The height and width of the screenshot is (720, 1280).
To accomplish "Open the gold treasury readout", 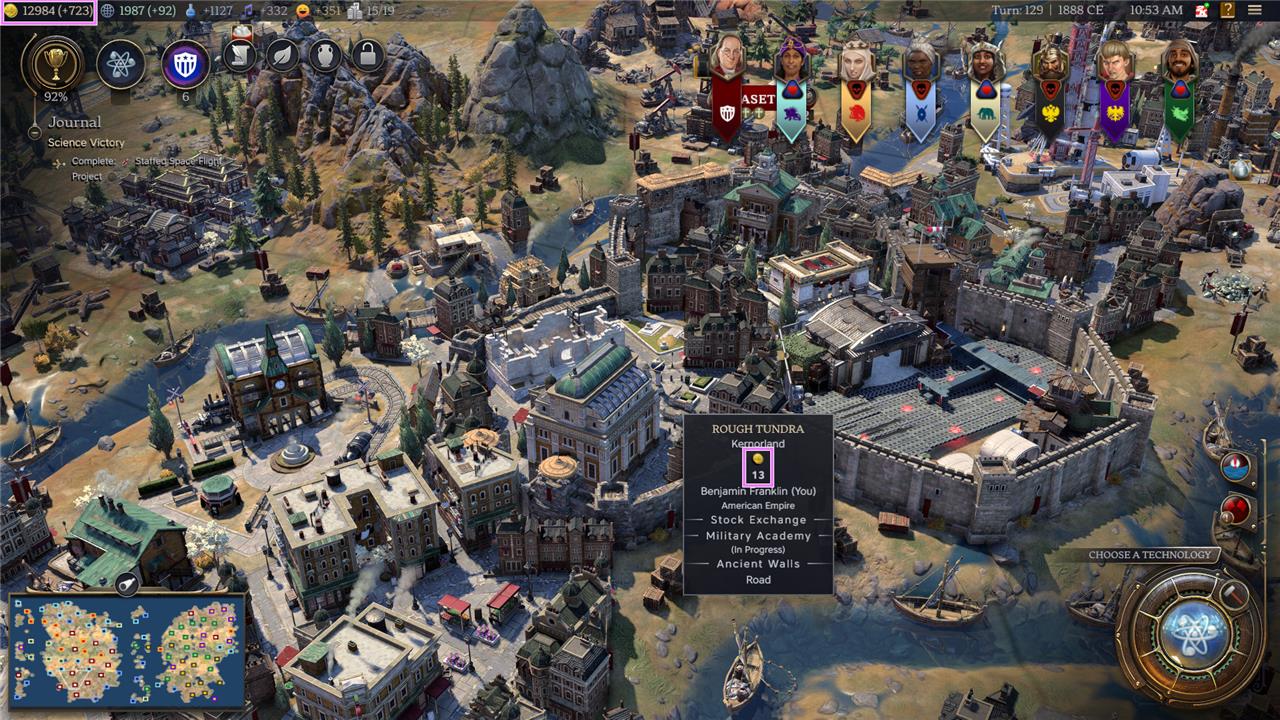I will point(48,10).
